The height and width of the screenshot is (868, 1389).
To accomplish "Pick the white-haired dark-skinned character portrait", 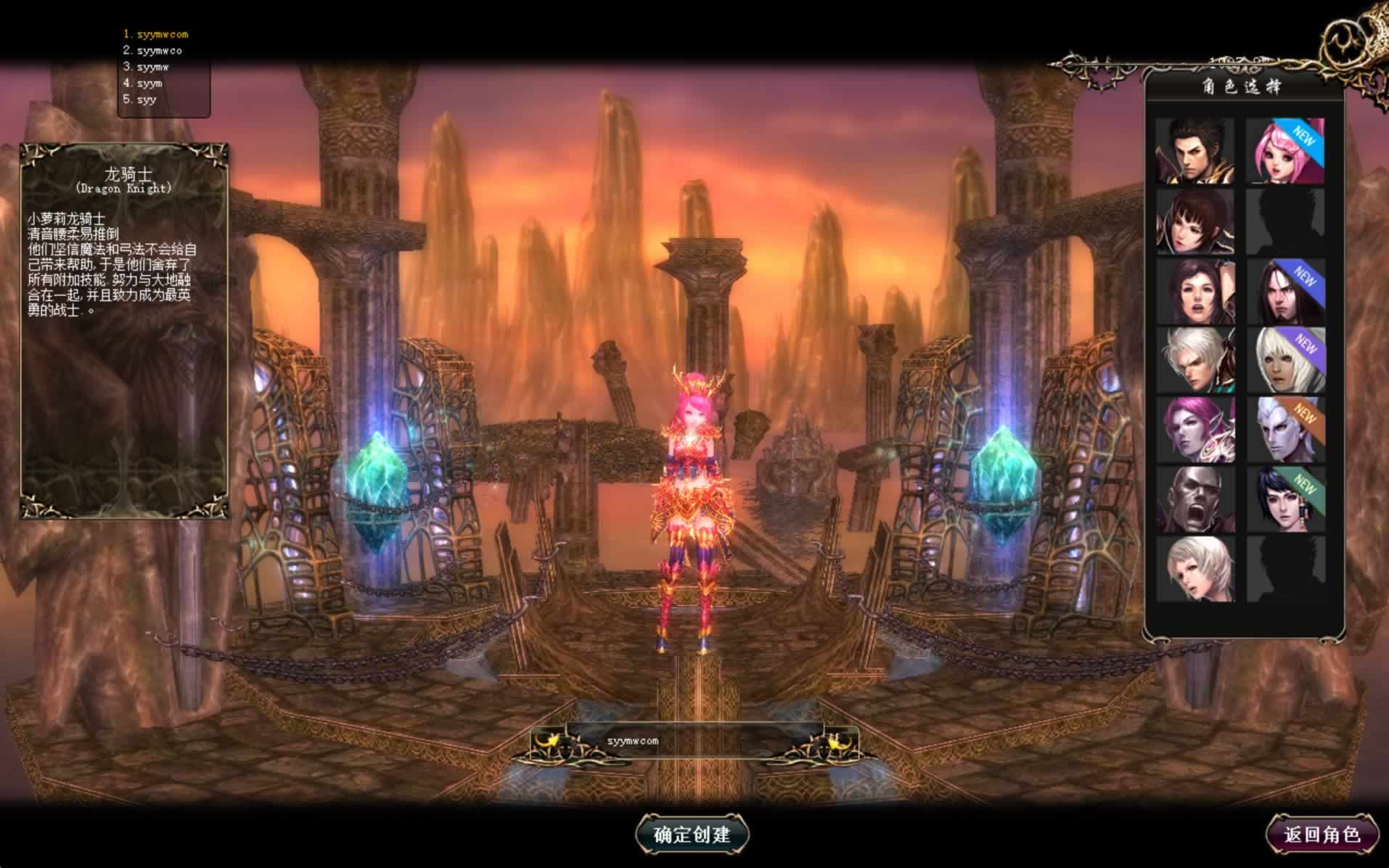I will click(x=1284, y=361).
